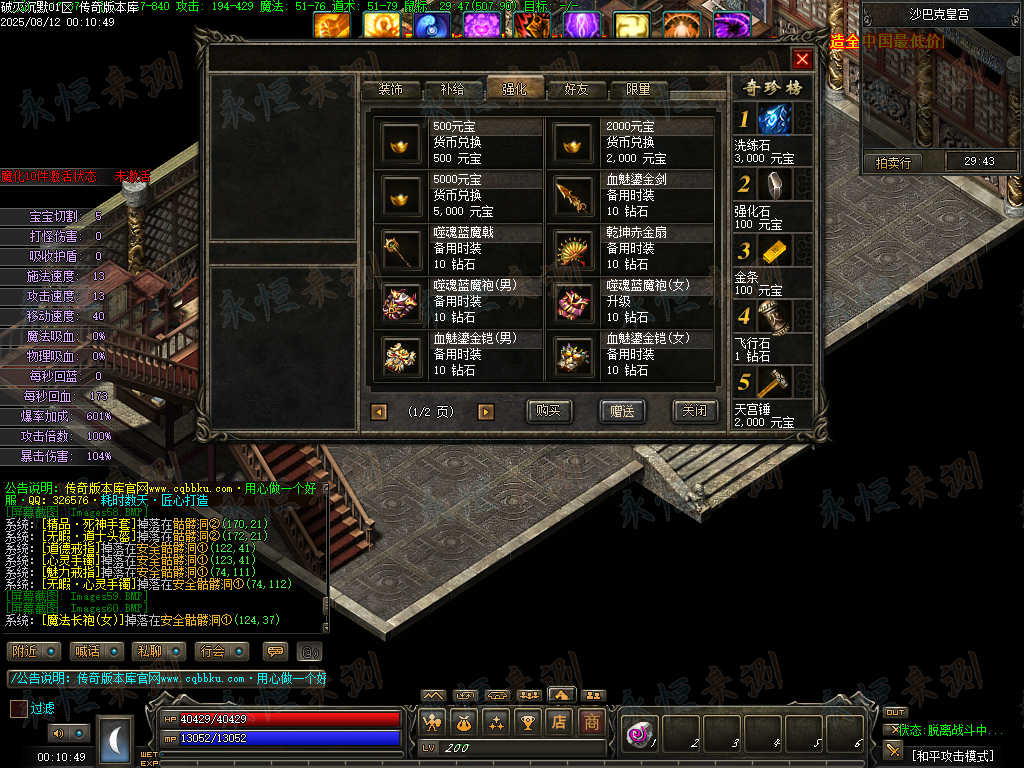Toggle the 过滤 filter checkbox

pos(19,708)
